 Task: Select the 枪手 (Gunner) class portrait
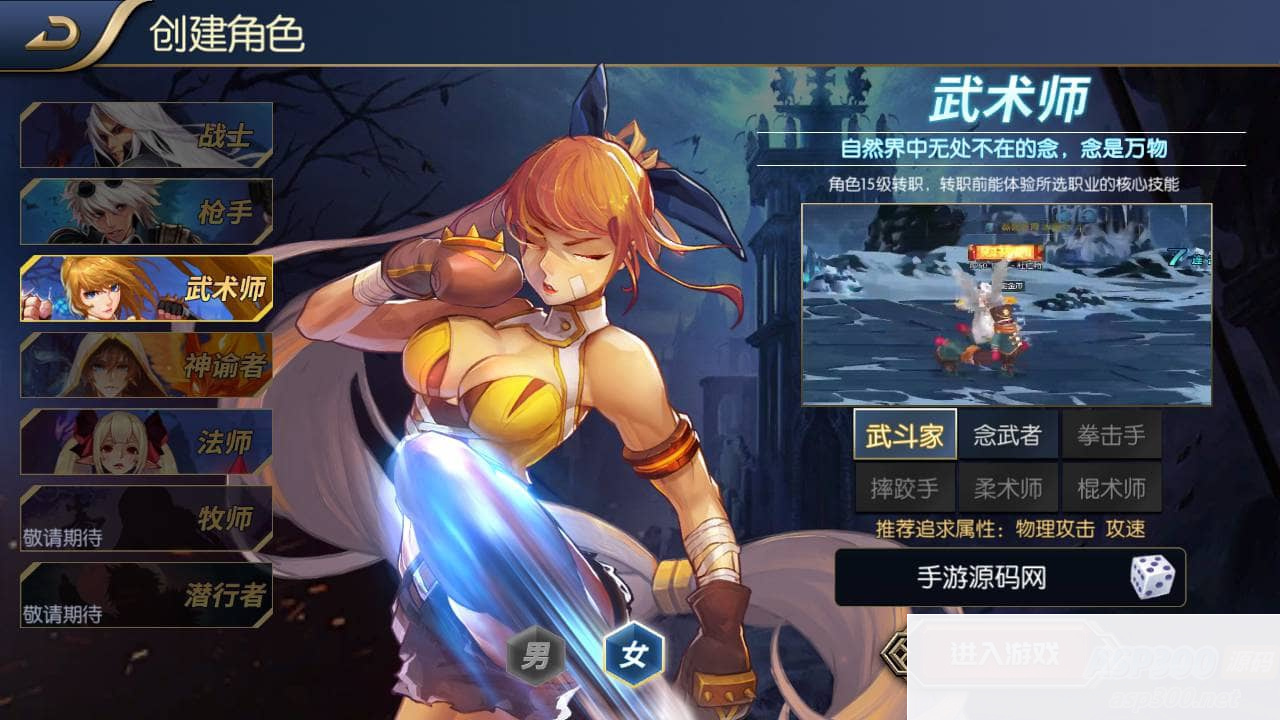pos(145,211)
